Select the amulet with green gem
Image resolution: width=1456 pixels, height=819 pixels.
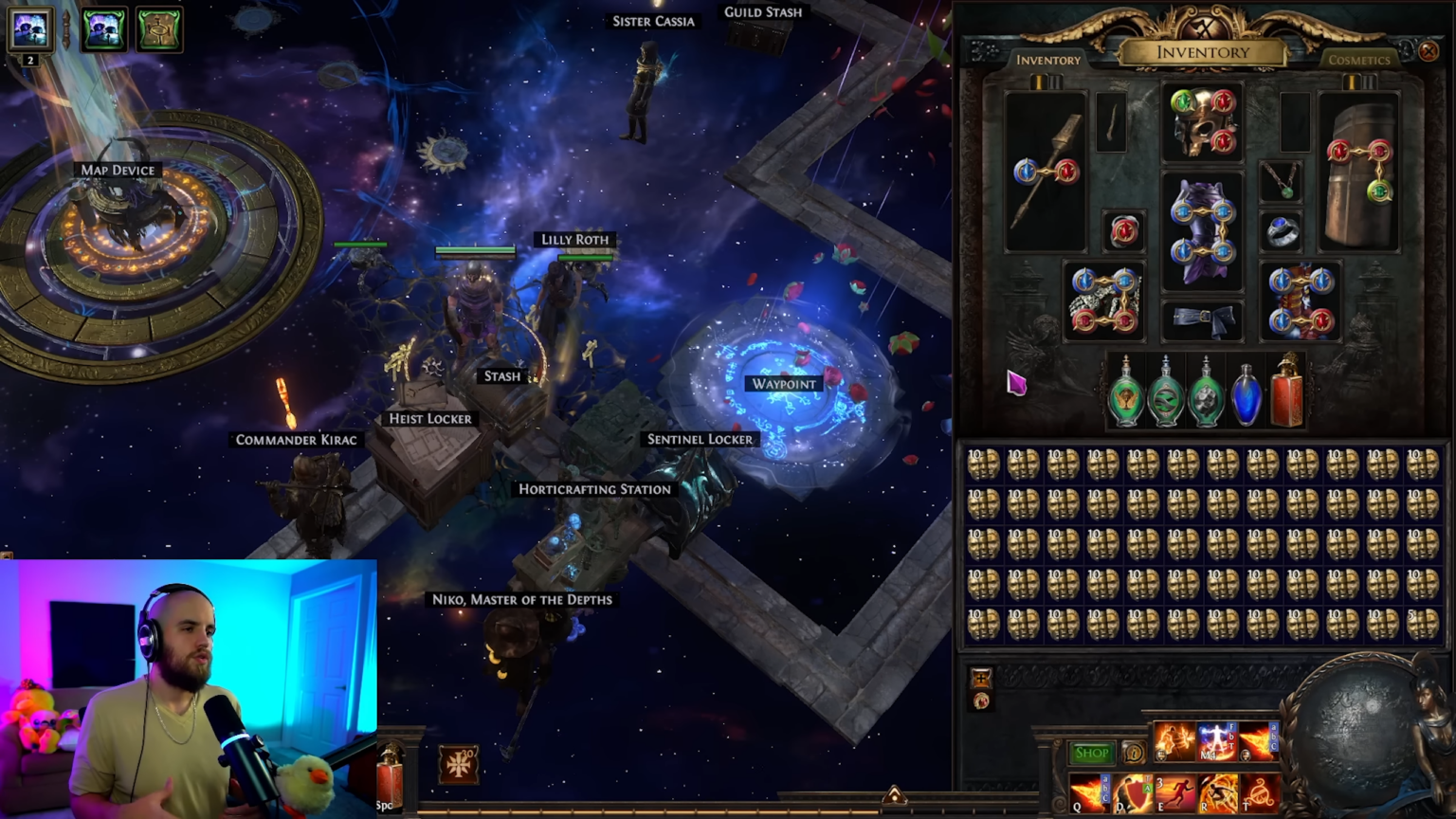[1281, 180]
